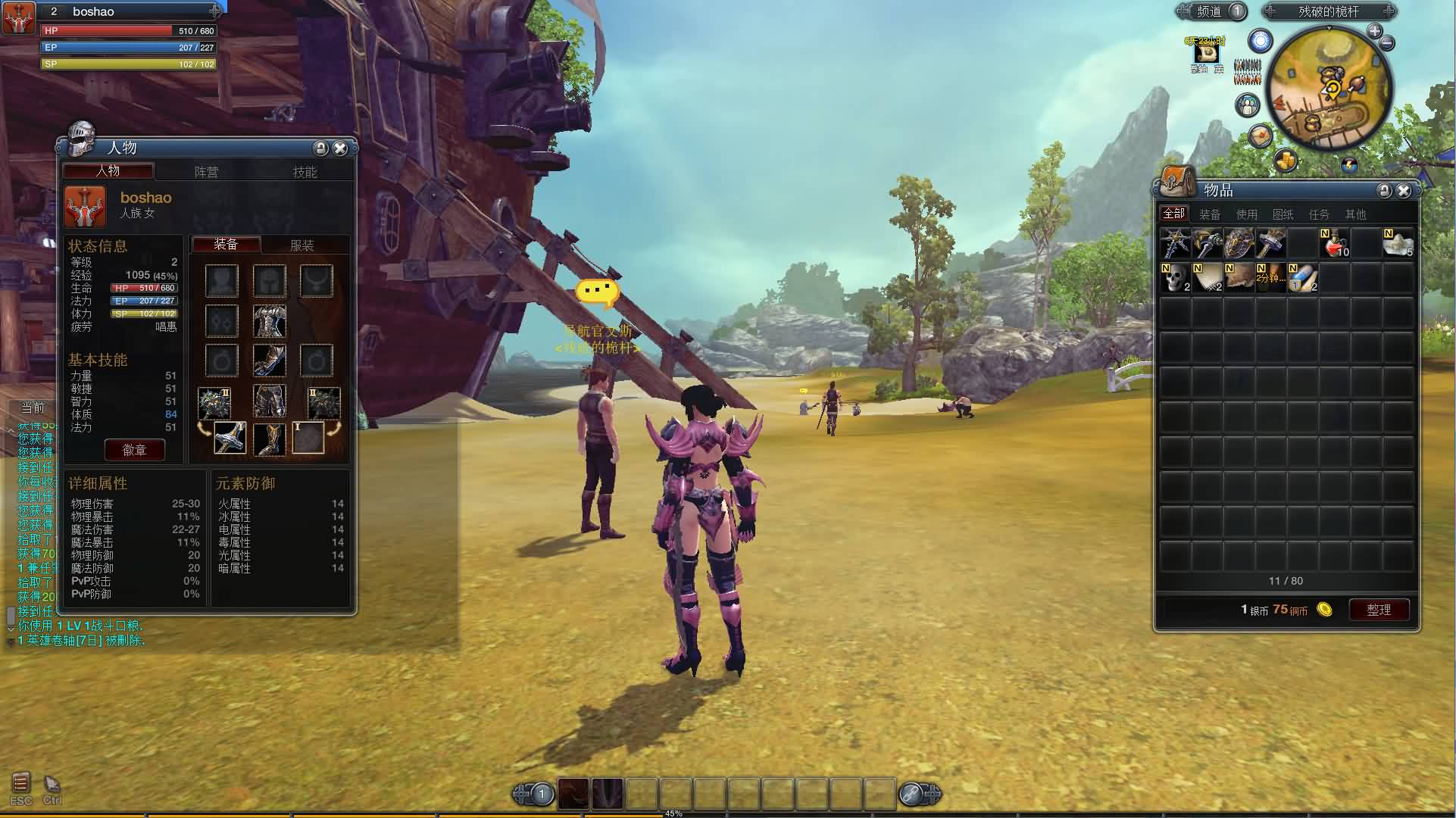Select the red health potion stack
1456x818 pixels.
[x=1335, y=244]
